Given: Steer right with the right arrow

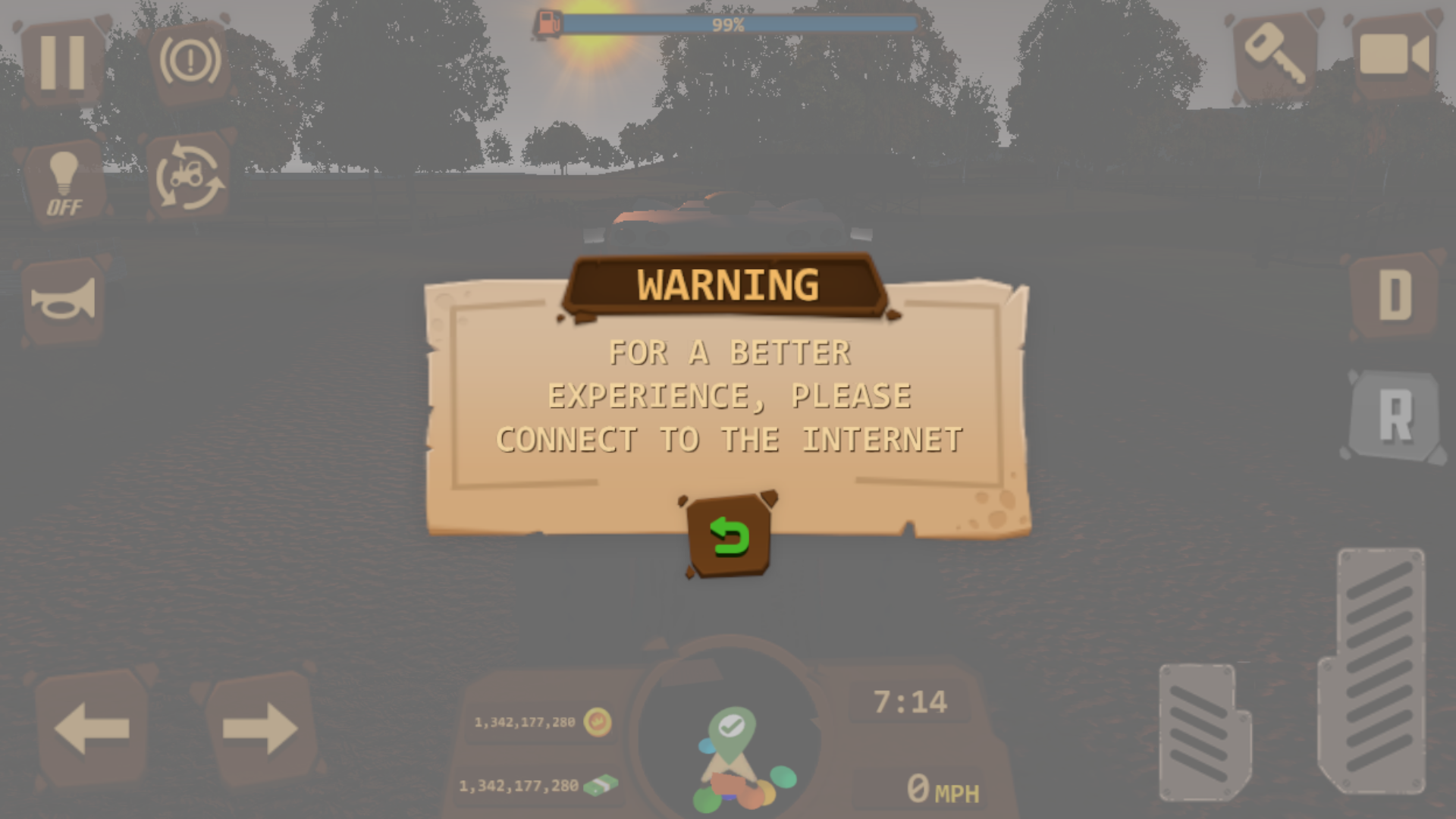Looking at the screenshot, I should (x=259, y=729).
